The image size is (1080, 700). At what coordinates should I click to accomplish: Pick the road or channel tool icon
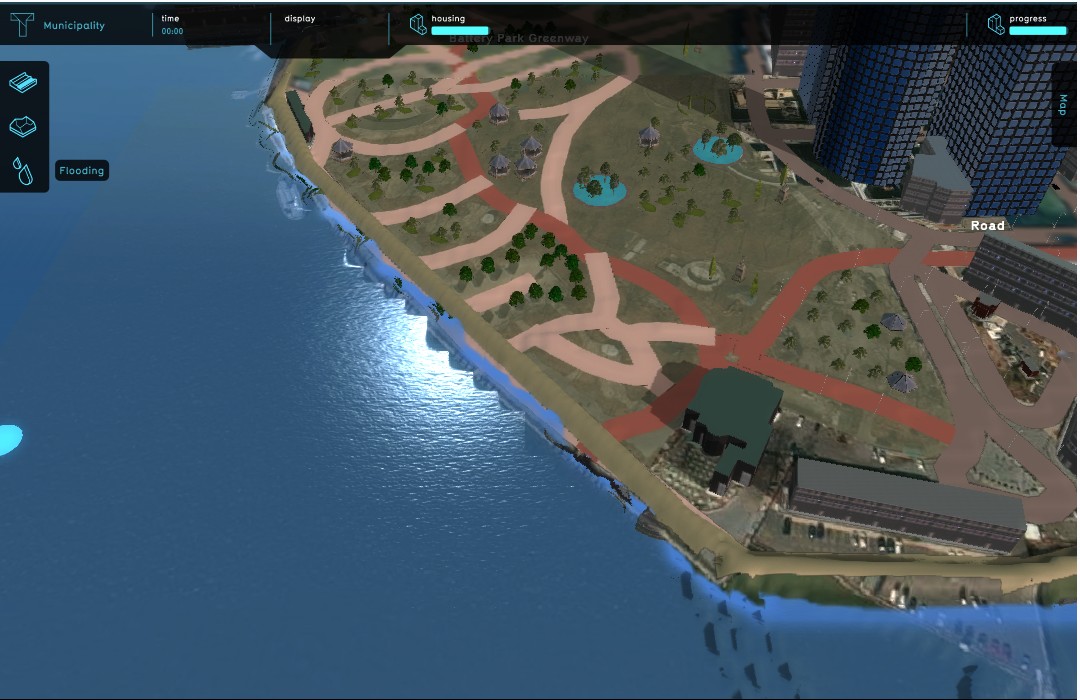point(23,83)
